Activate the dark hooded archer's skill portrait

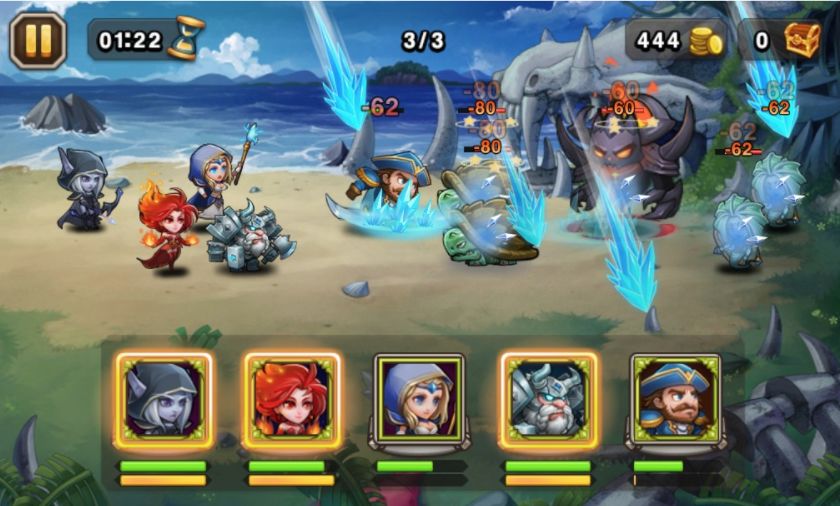tap(164, 398)
